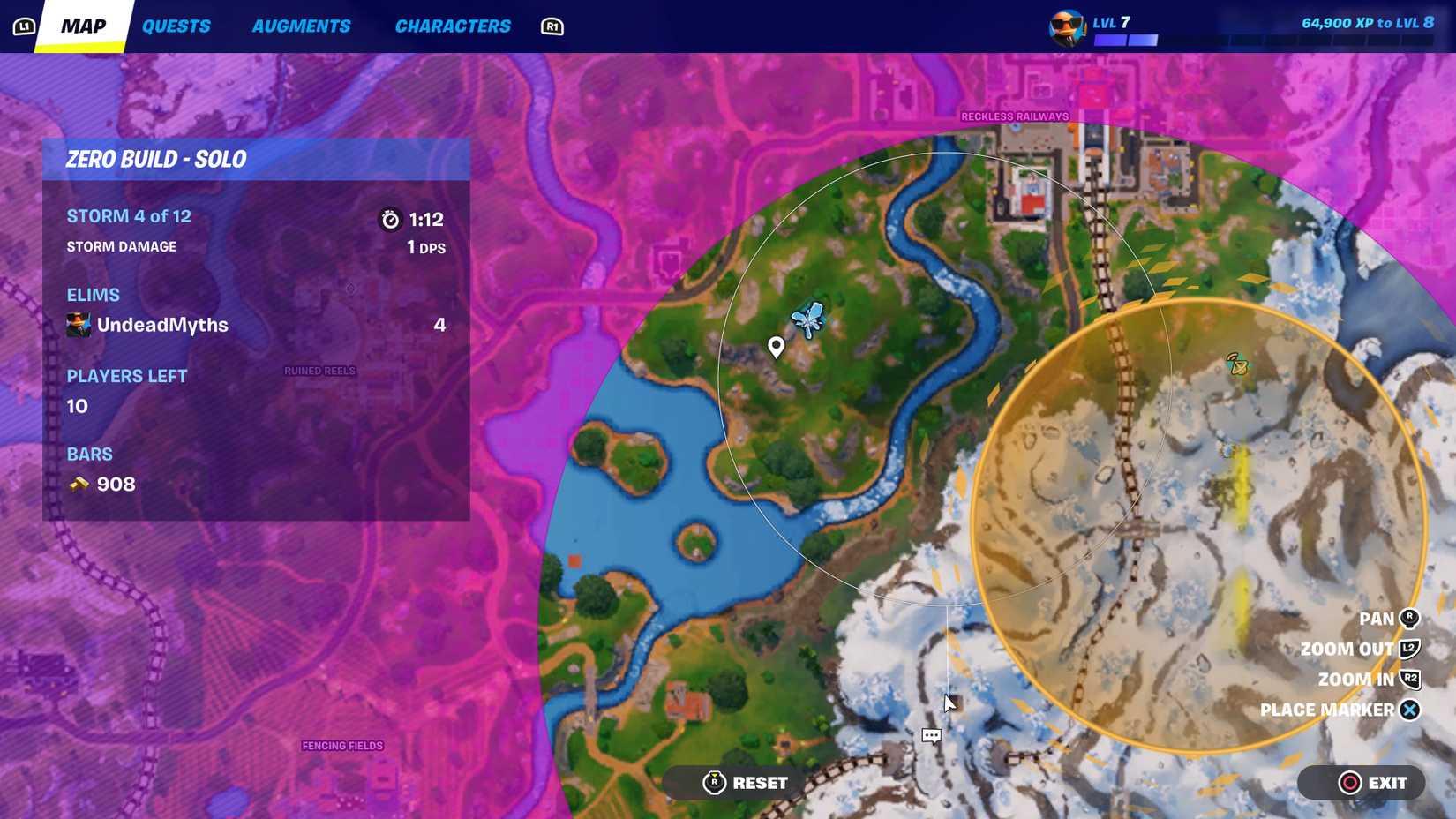Select the satellite dish marker inside the storm circle
Image resolution: width=1456 pixels, height=819 pixels.
tap(1235, 364)
